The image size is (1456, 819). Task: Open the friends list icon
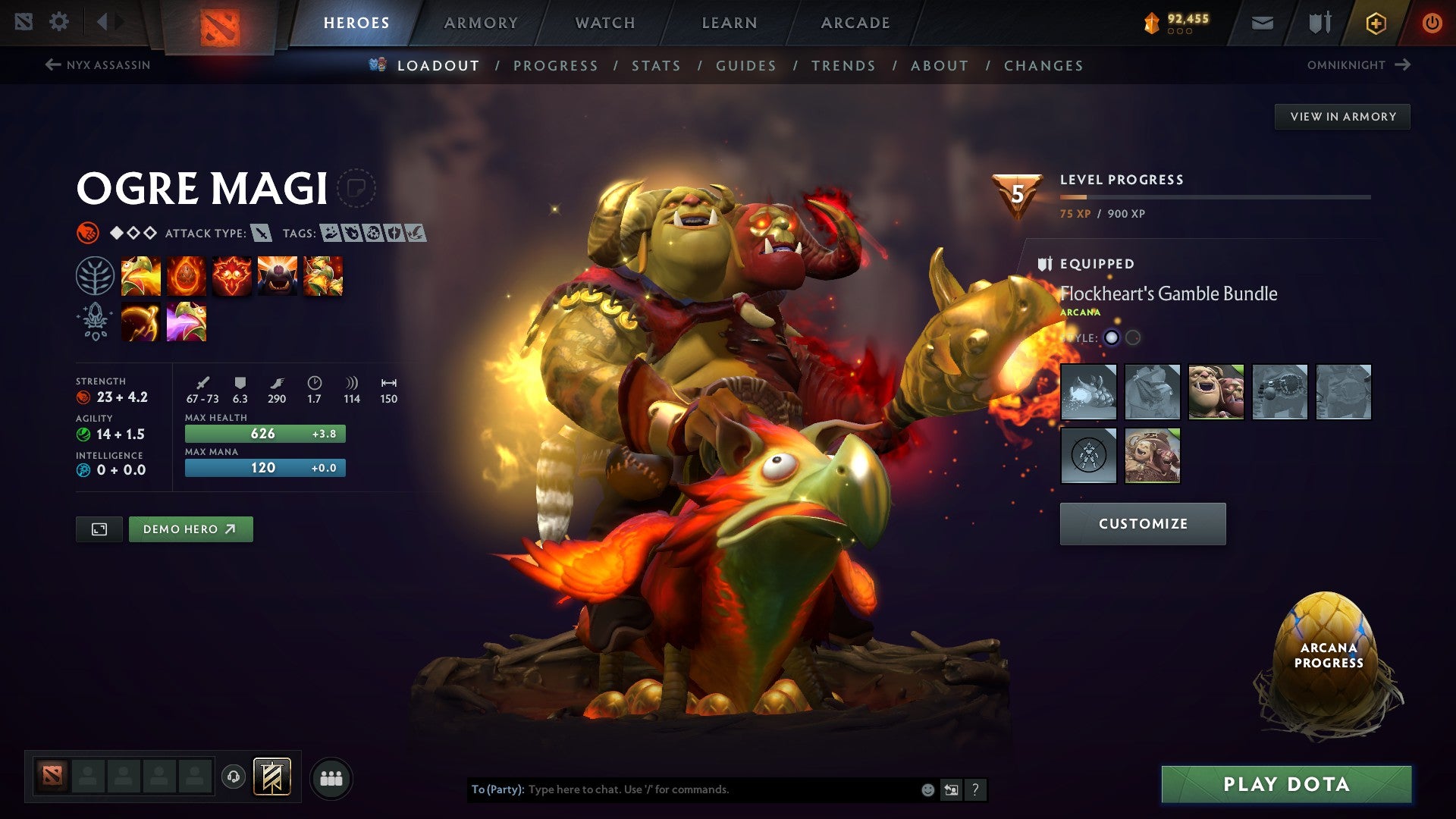point(331,777)
